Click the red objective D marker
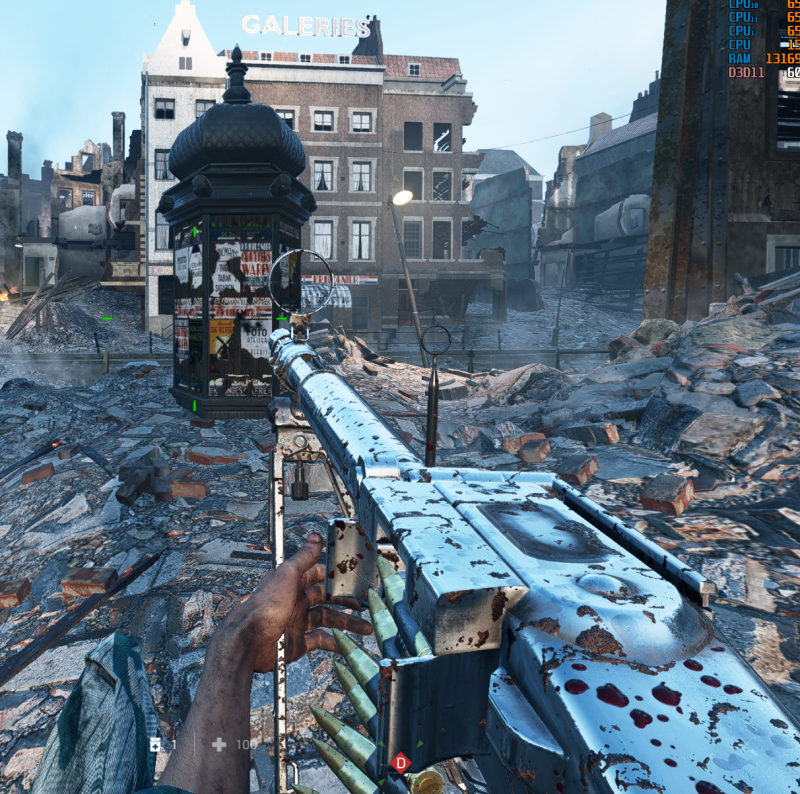The width and height of the screenshot is (800, 794). click(x=401, y=763)
